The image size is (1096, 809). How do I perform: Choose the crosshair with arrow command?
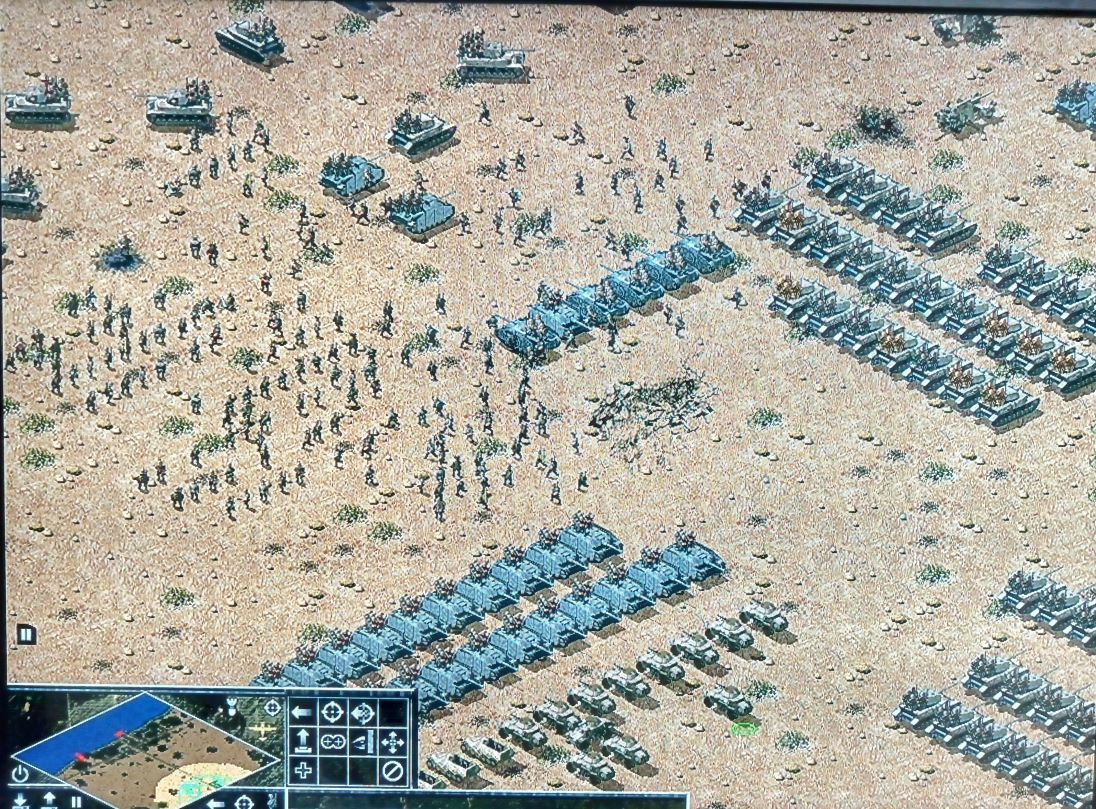(363, 713)
